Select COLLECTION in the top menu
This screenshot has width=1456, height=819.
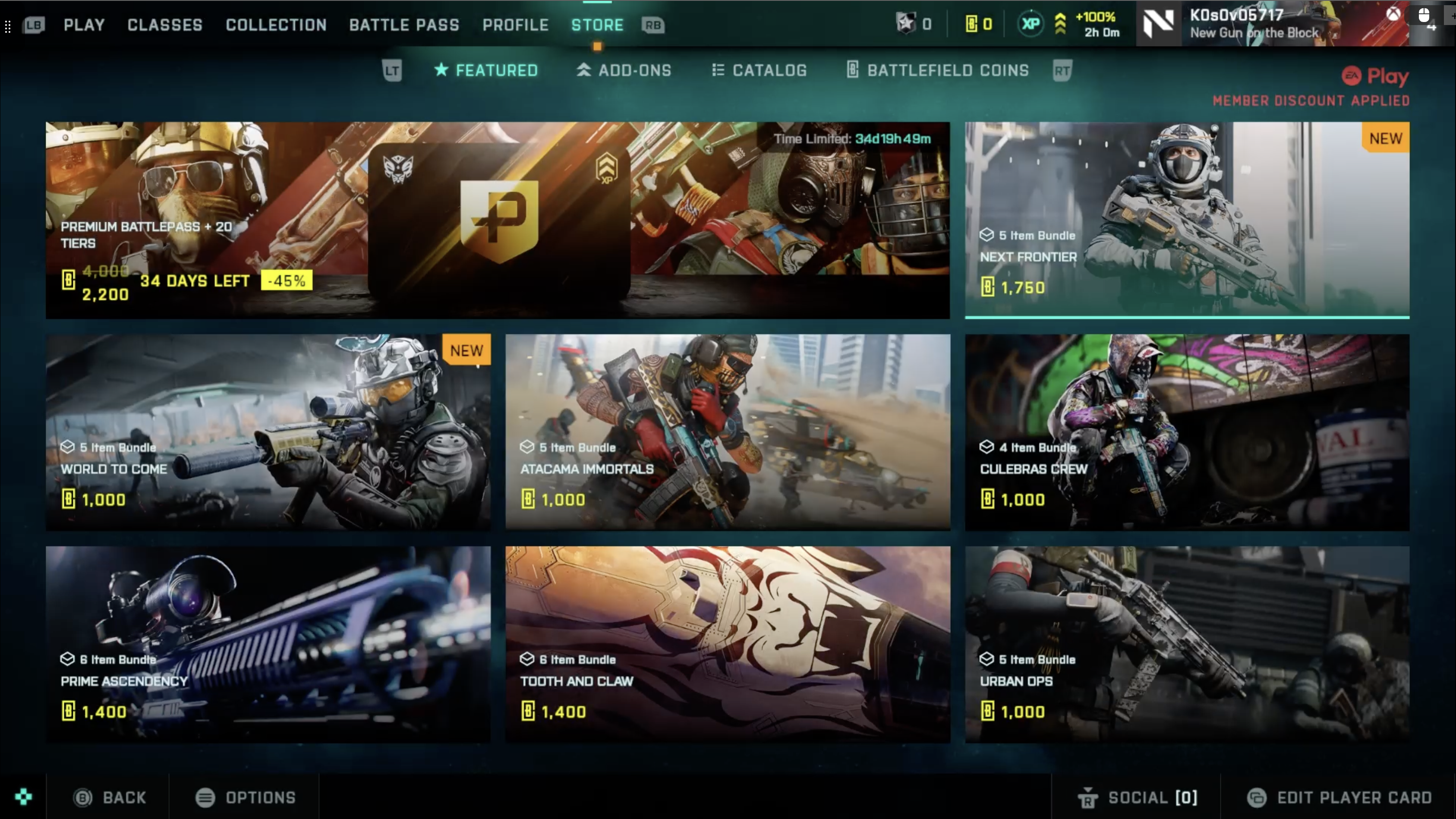[276, 25]
